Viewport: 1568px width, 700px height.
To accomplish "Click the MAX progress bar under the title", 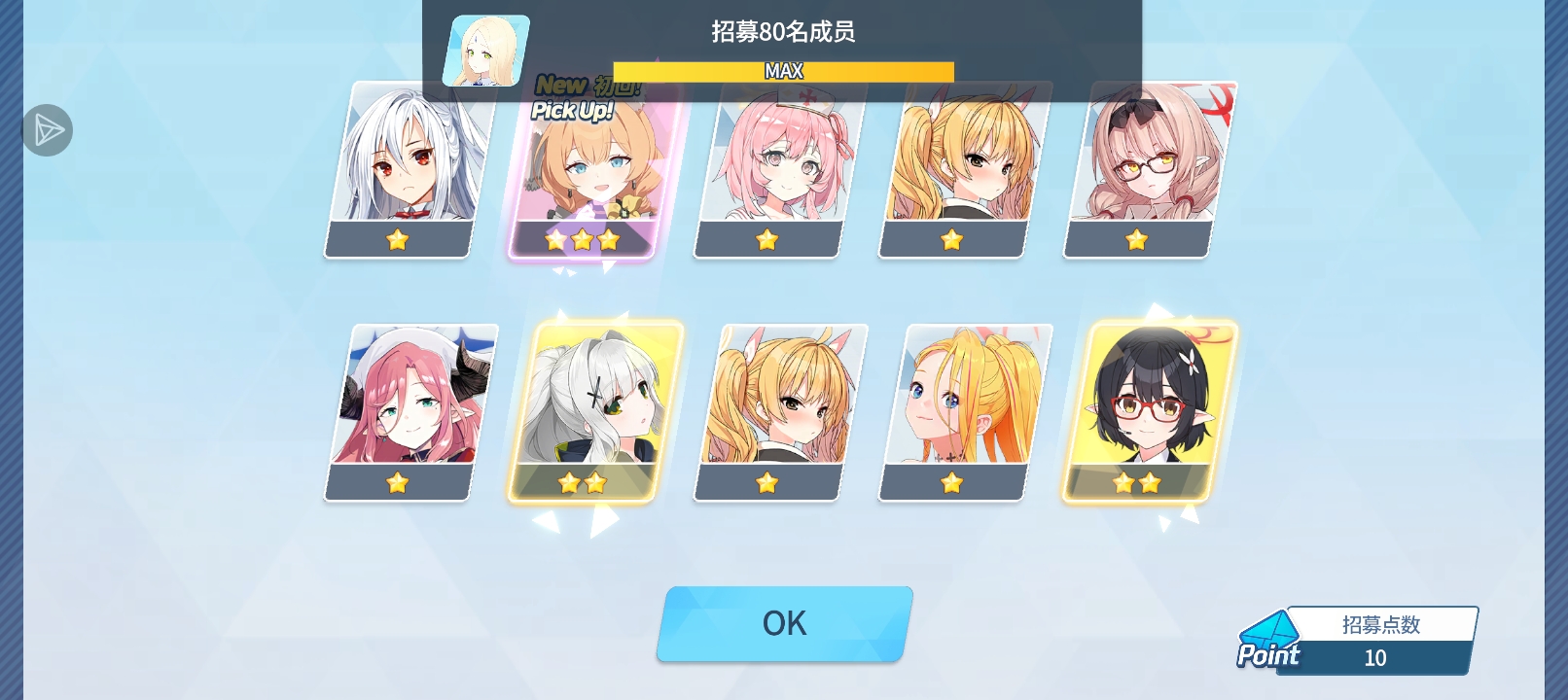I will pos(784,71).
